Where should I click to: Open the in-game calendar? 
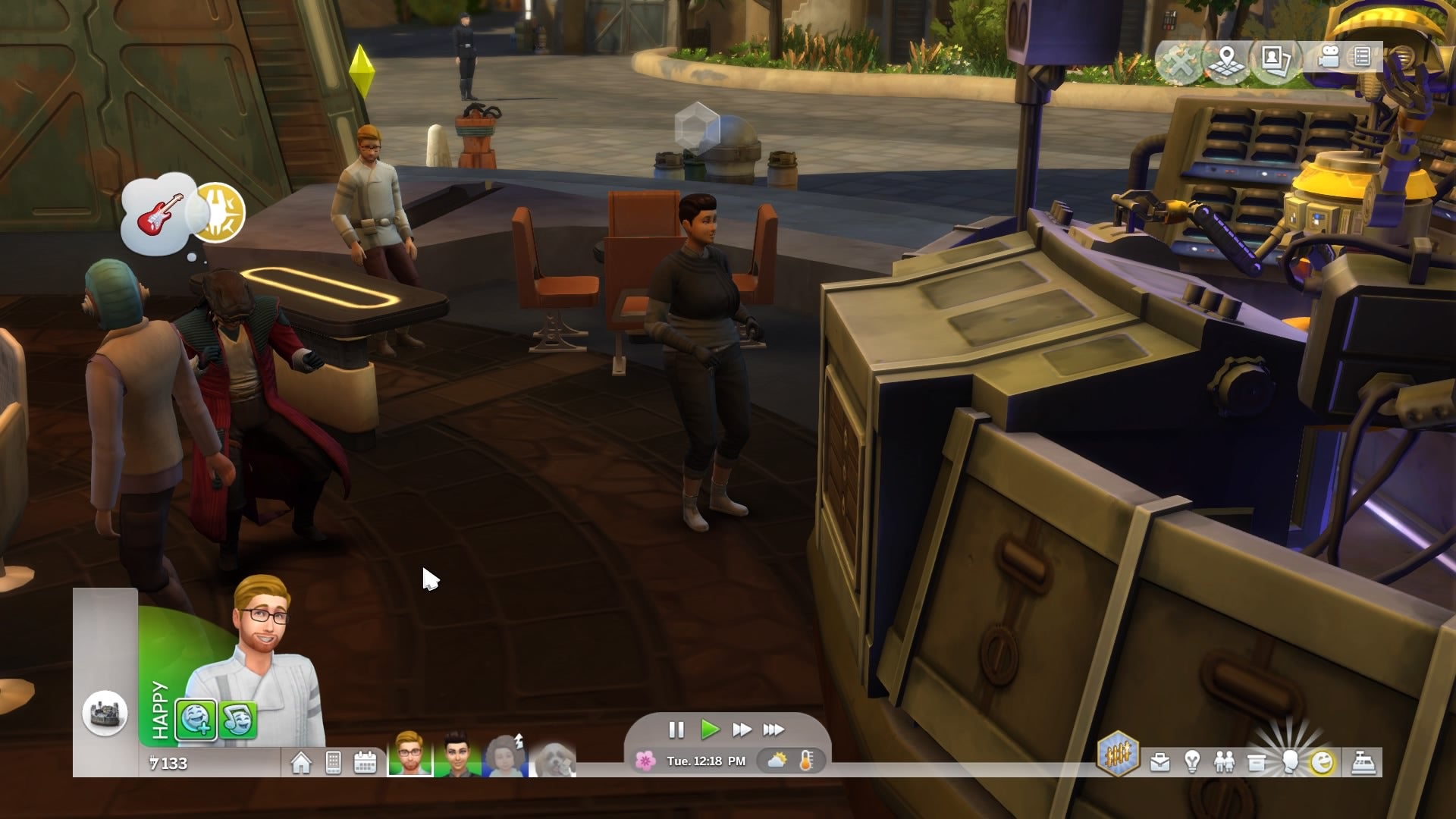366,761
